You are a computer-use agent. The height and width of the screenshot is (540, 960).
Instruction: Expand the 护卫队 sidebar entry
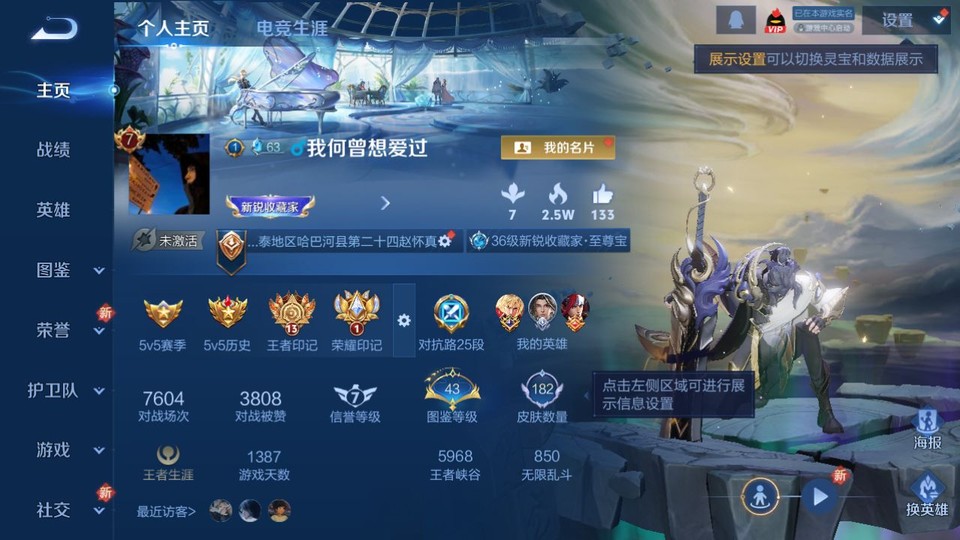(68, 390)
